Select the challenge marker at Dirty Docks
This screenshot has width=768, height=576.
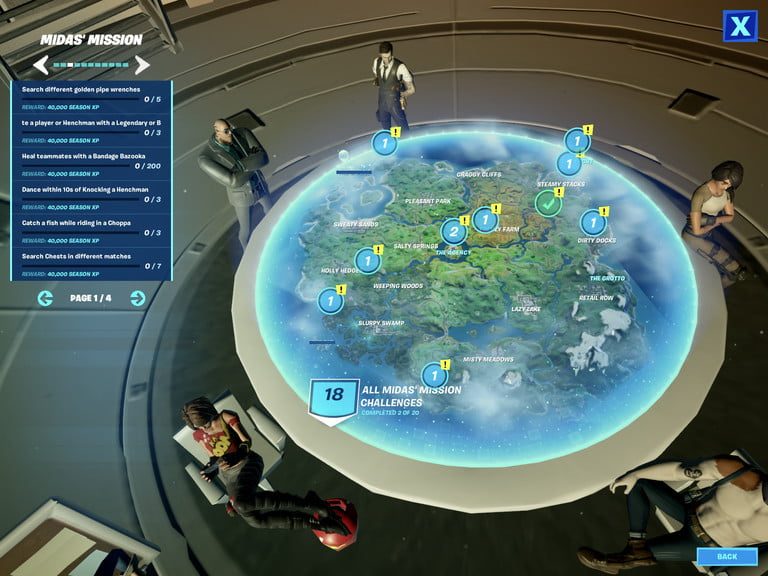click(593, 223)
